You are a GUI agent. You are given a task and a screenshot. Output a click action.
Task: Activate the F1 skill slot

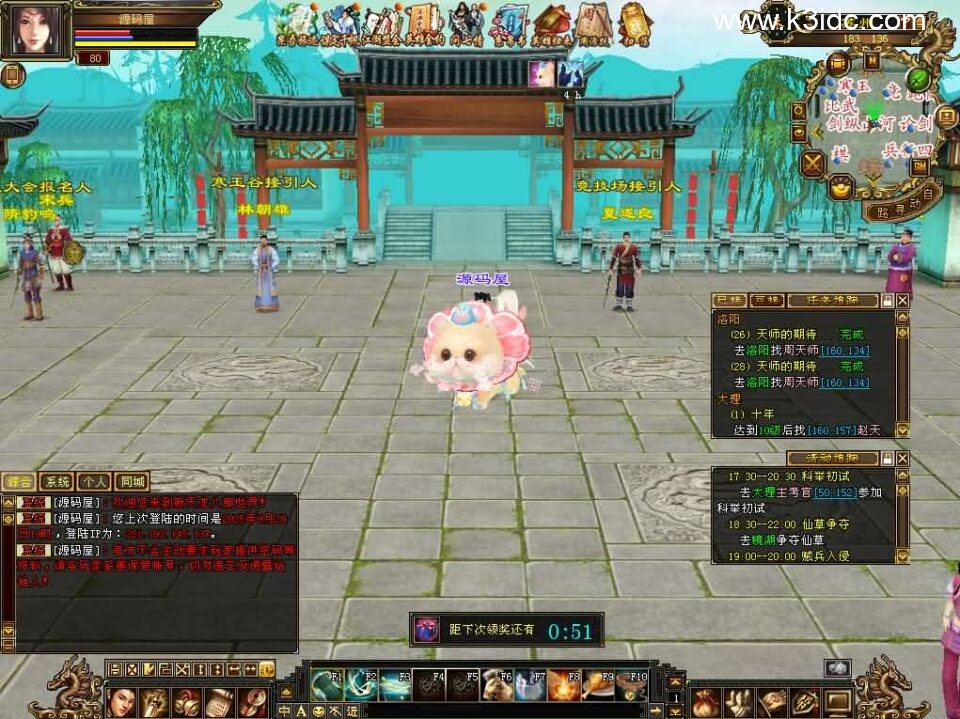[326, 684]
